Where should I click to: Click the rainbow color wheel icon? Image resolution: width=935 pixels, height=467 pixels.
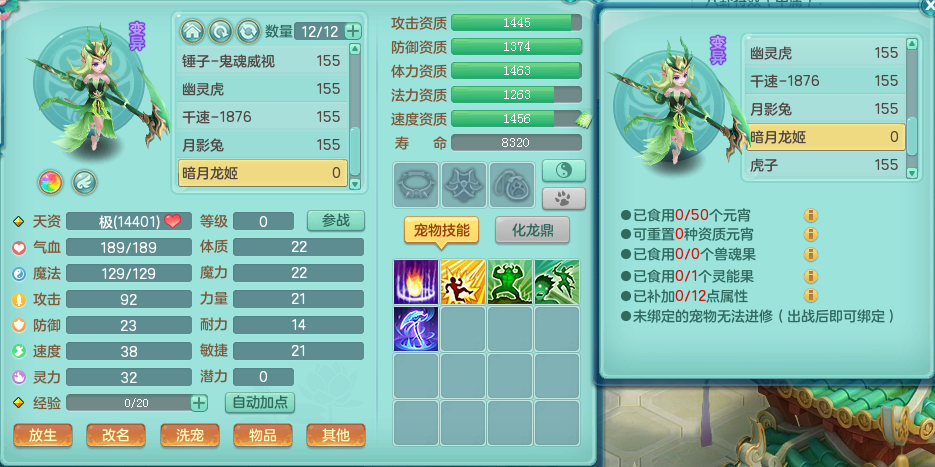(x=50, y=182)
